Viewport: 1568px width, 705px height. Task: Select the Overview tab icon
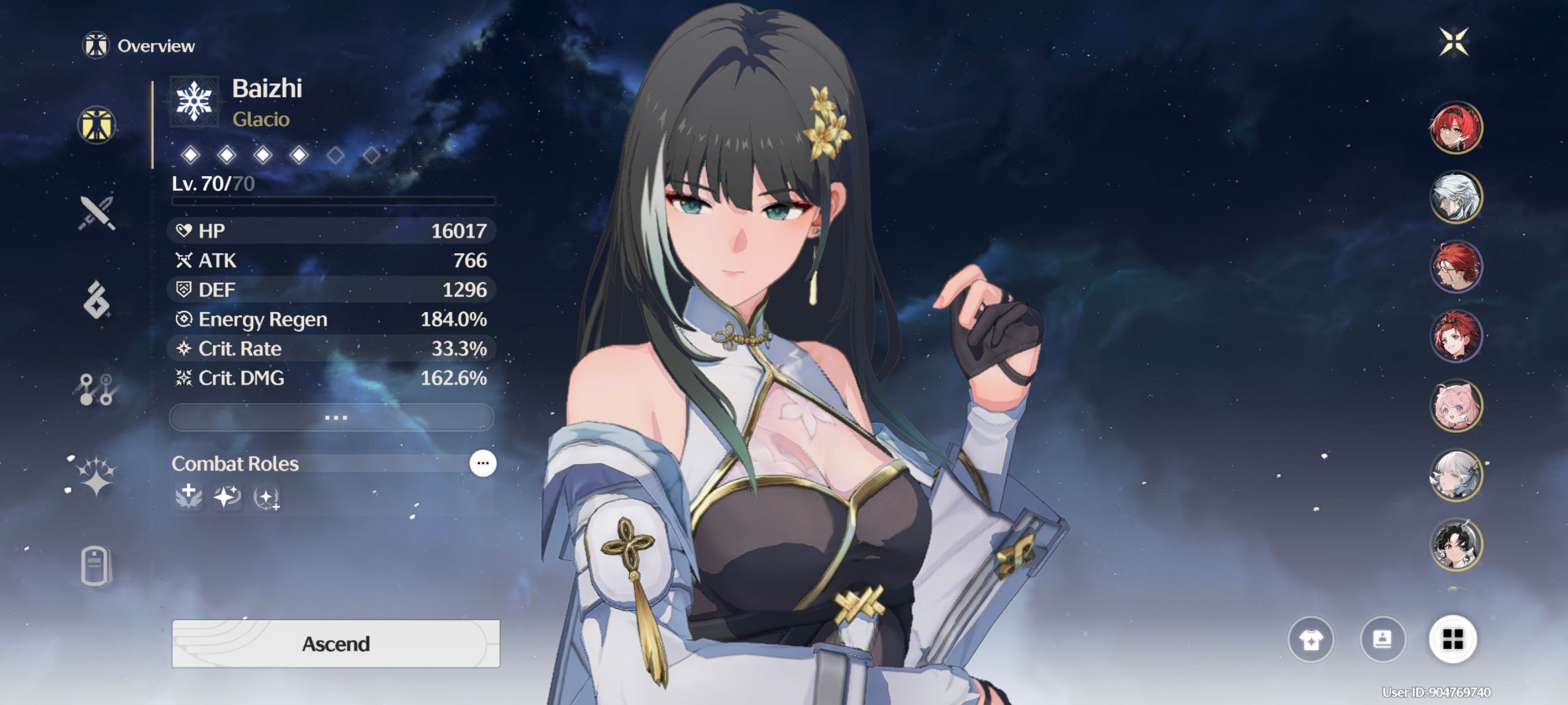[97, 125]
